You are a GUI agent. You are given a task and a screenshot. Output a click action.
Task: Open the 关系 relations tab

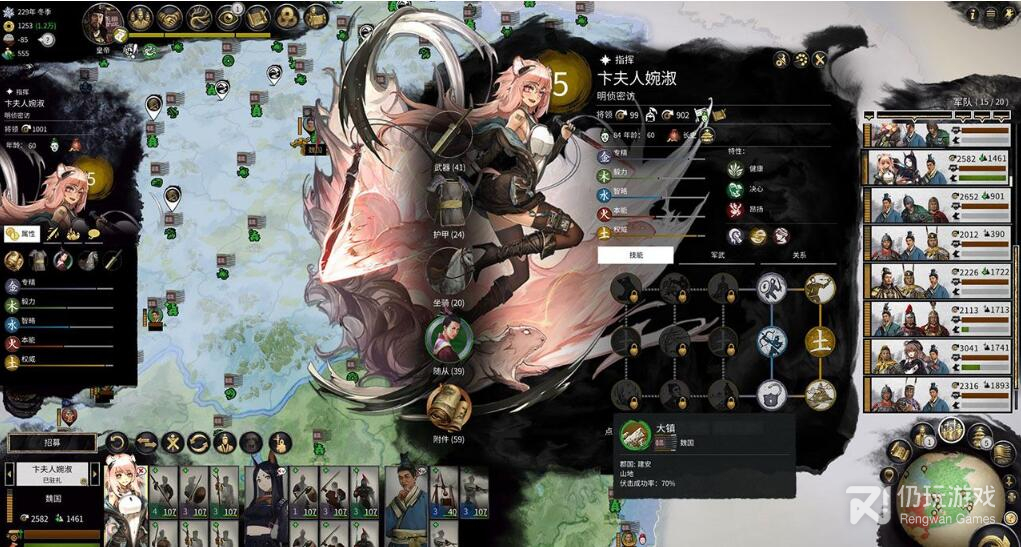tap(798, 255)
